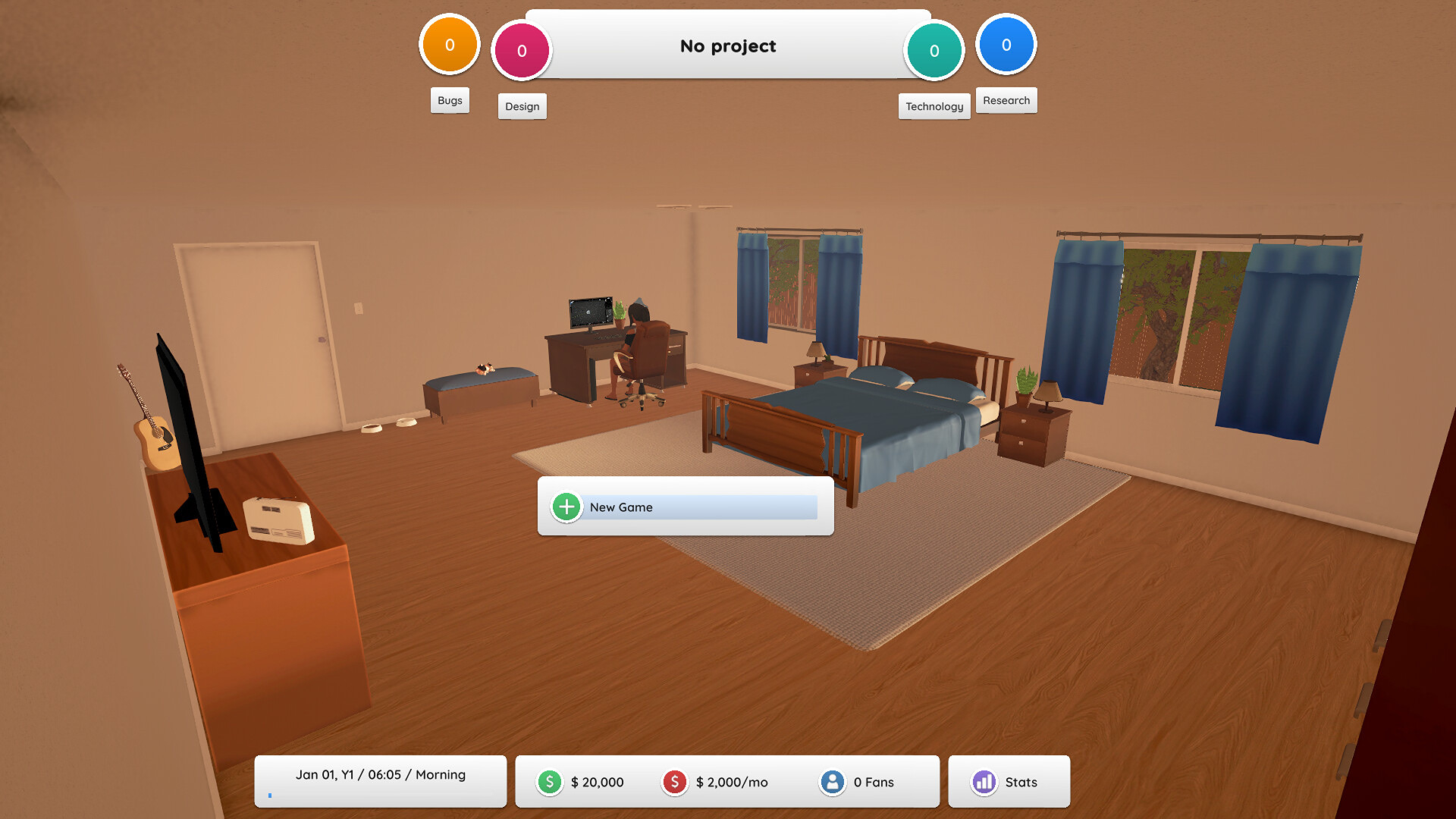Click the date and time panel

[x=380, y=780]
